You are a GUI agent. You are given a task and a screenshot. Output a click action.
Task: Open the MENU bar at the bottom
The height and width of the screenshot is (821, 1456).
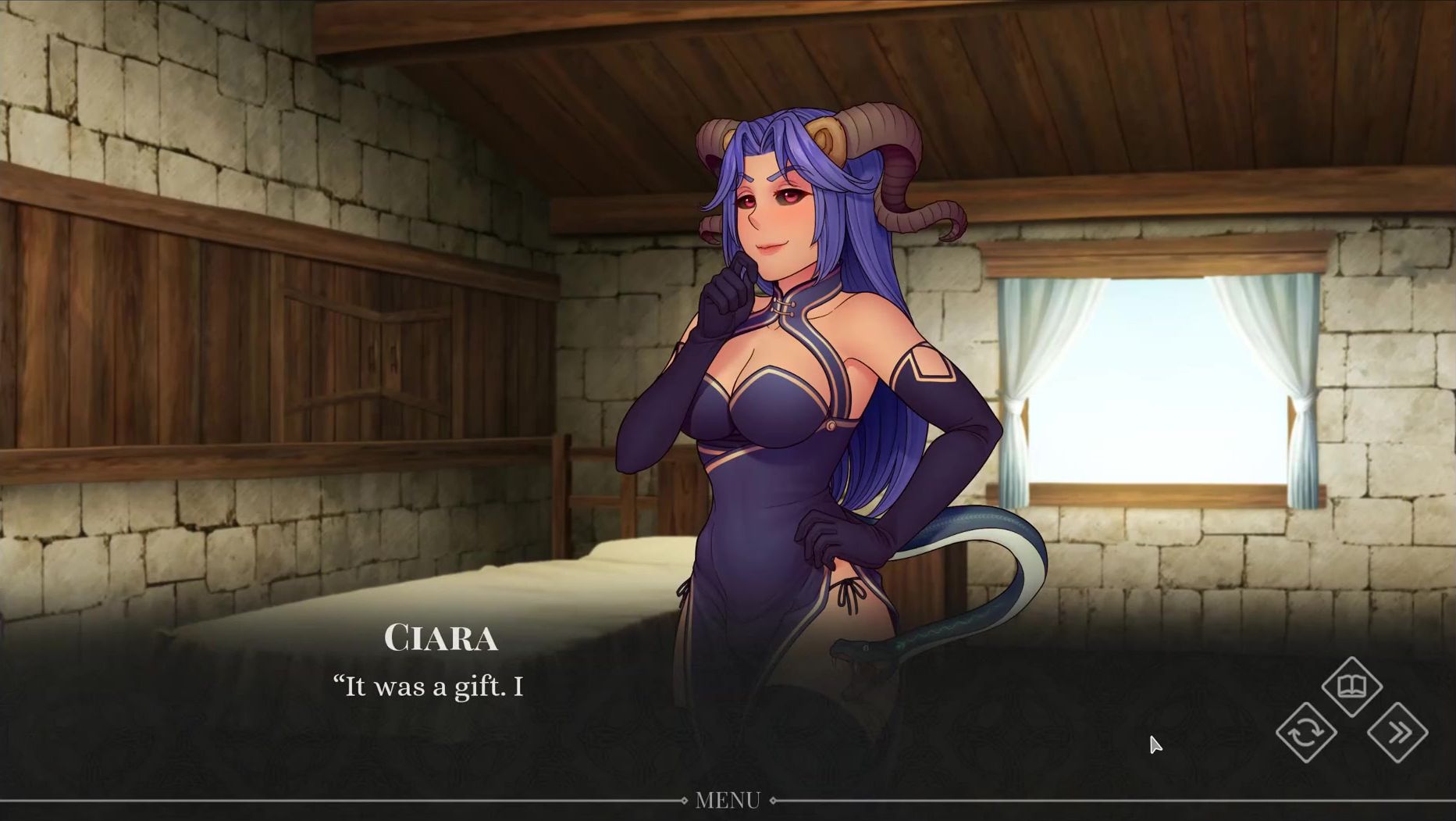(728, 800)
